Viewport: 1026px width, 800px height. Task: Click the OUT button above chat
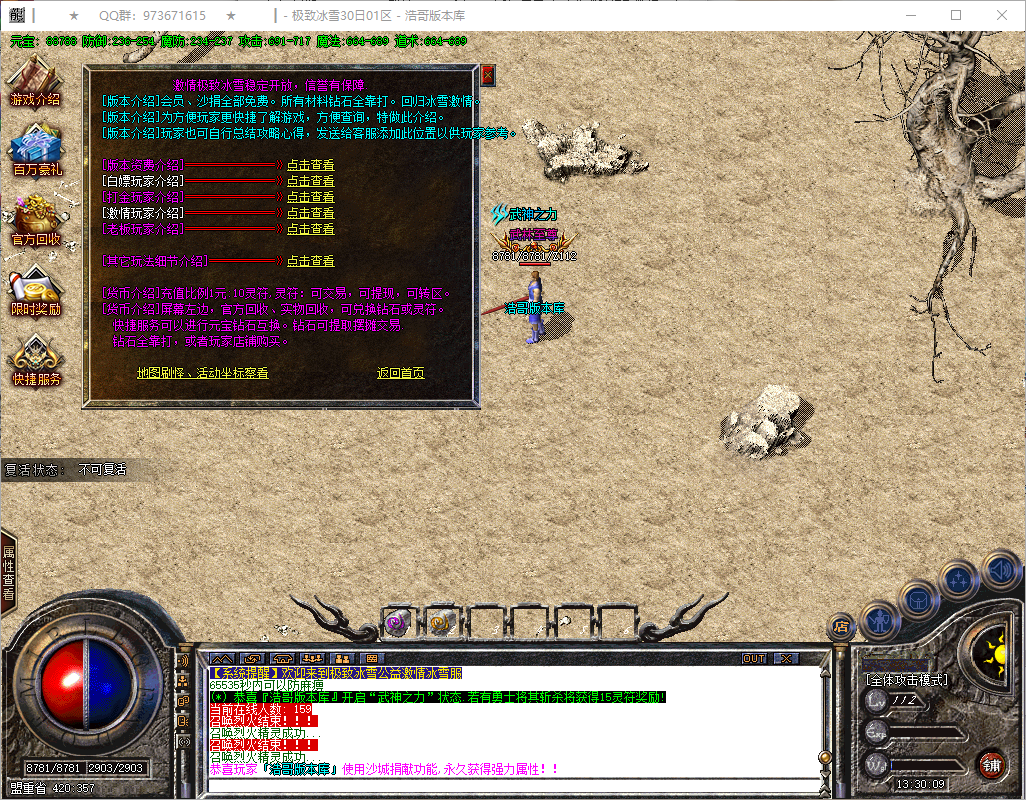(754, 659)
